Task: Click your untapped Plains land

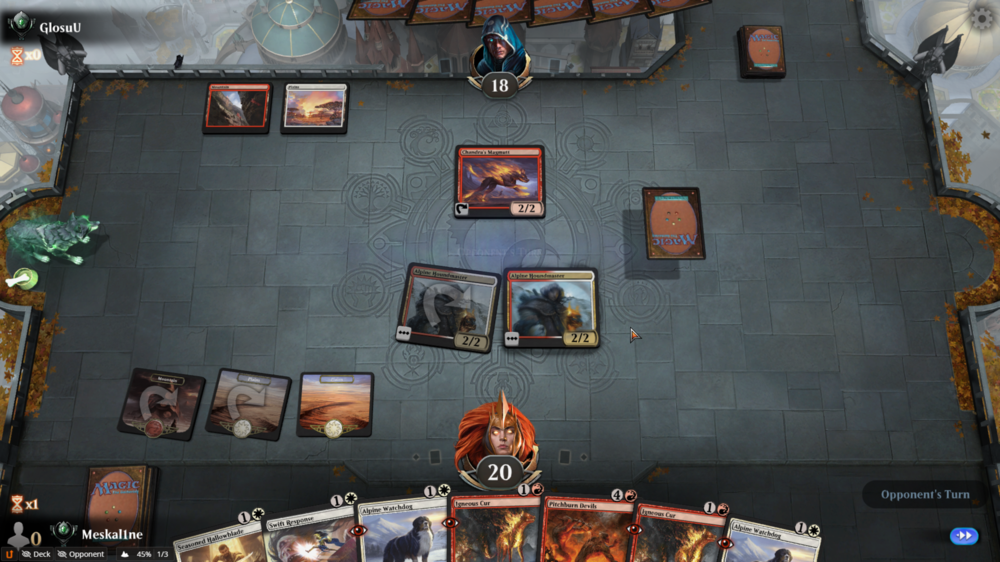Action: tap(335, 404)
